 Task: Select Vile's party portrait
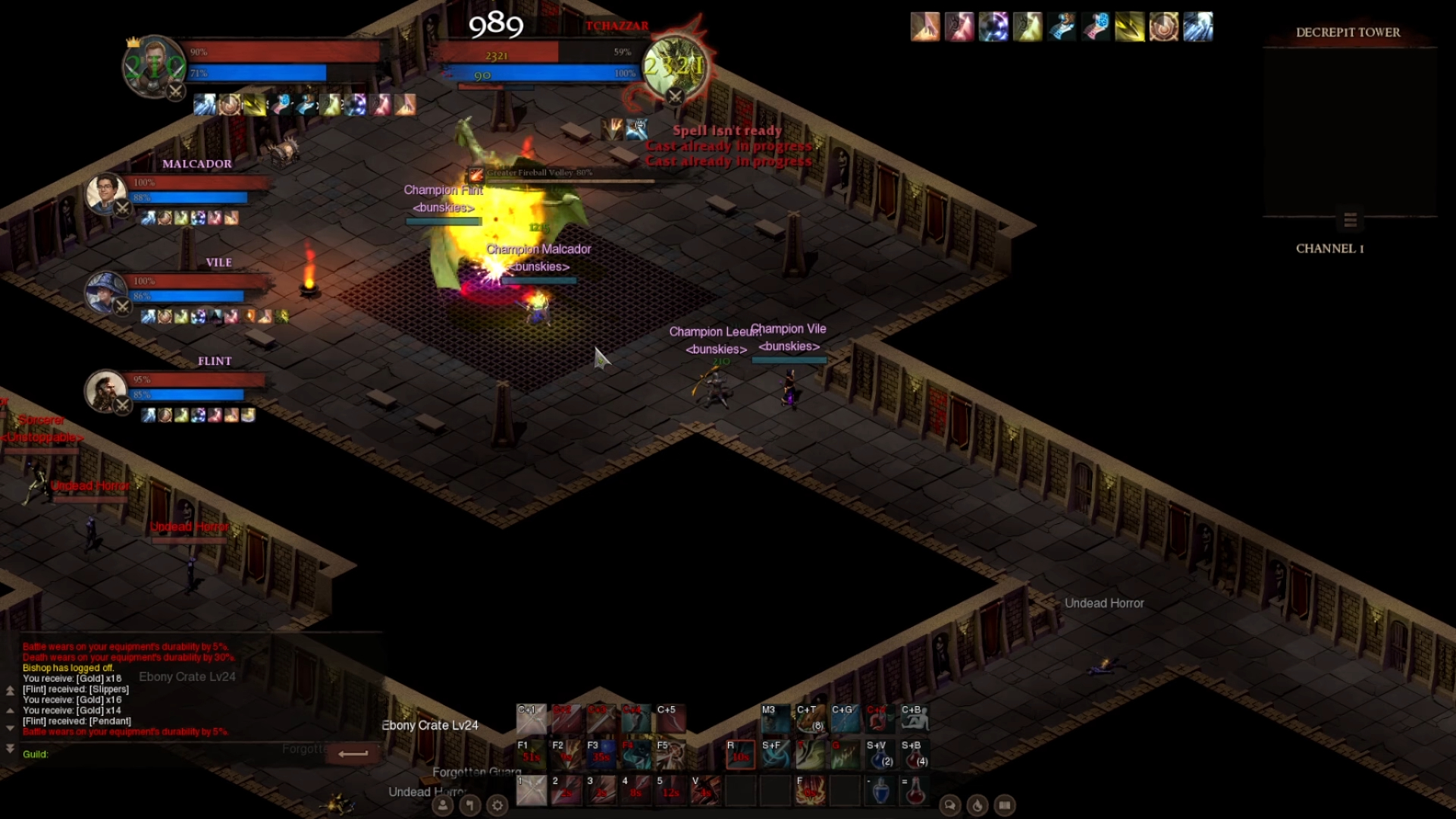[x=105, y=291]
